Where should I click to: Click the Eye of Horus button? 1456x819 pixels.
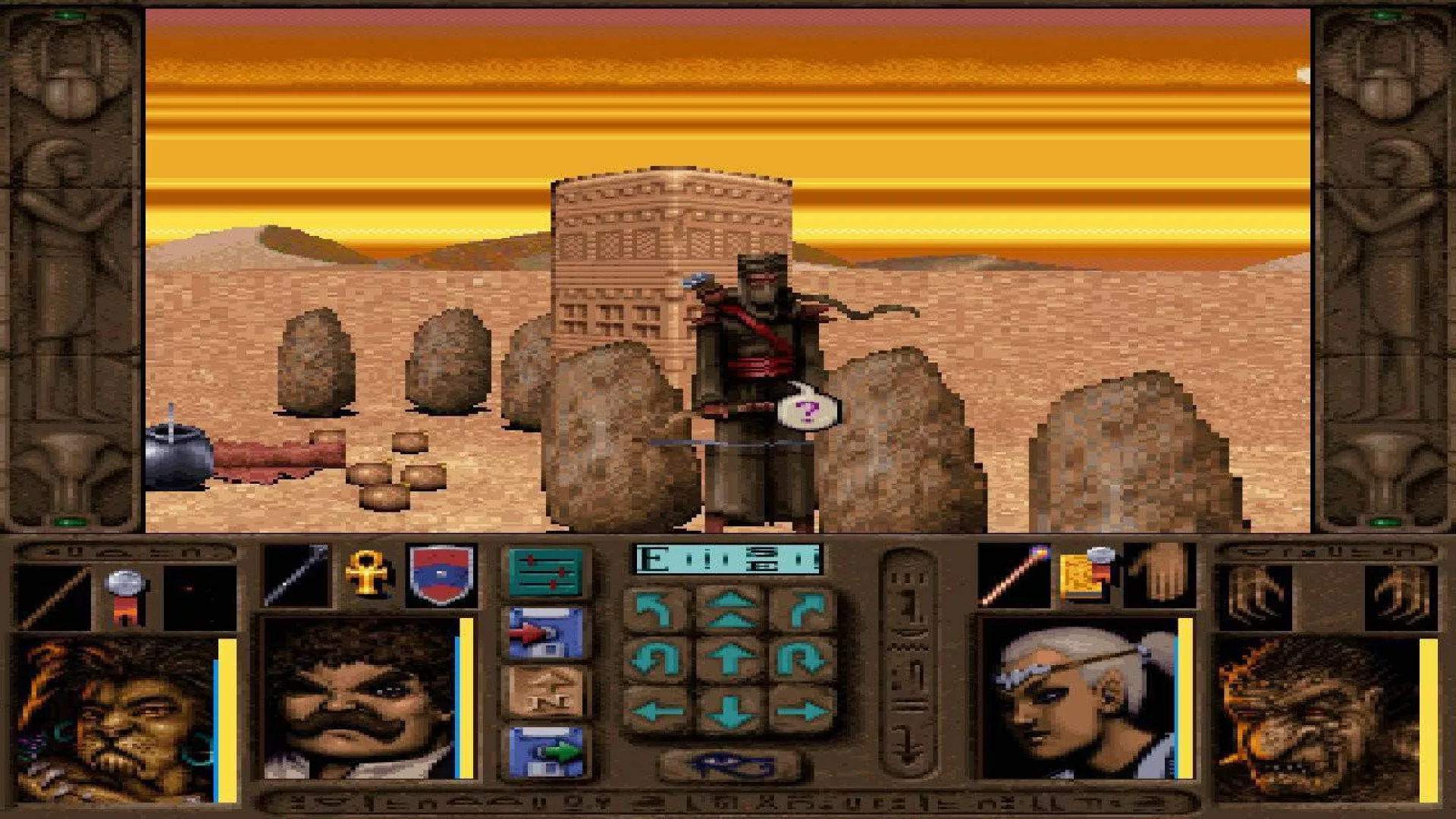(x=730, y=766)
